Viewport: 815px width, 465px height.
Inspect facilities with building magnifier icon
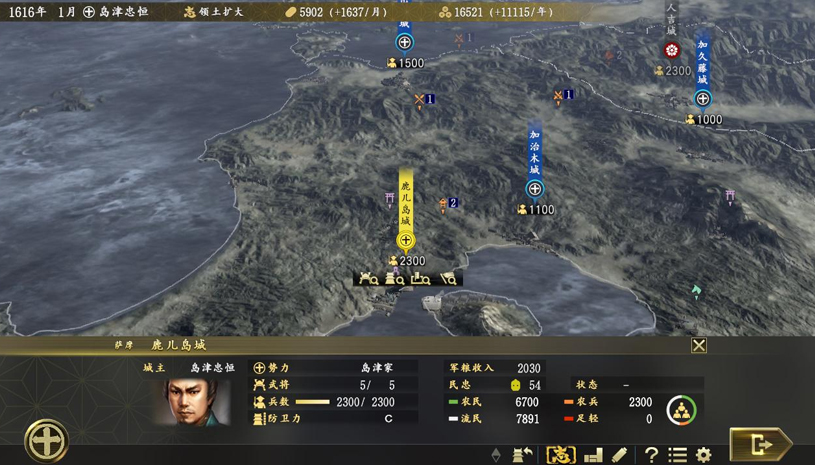tap(421, 279)
